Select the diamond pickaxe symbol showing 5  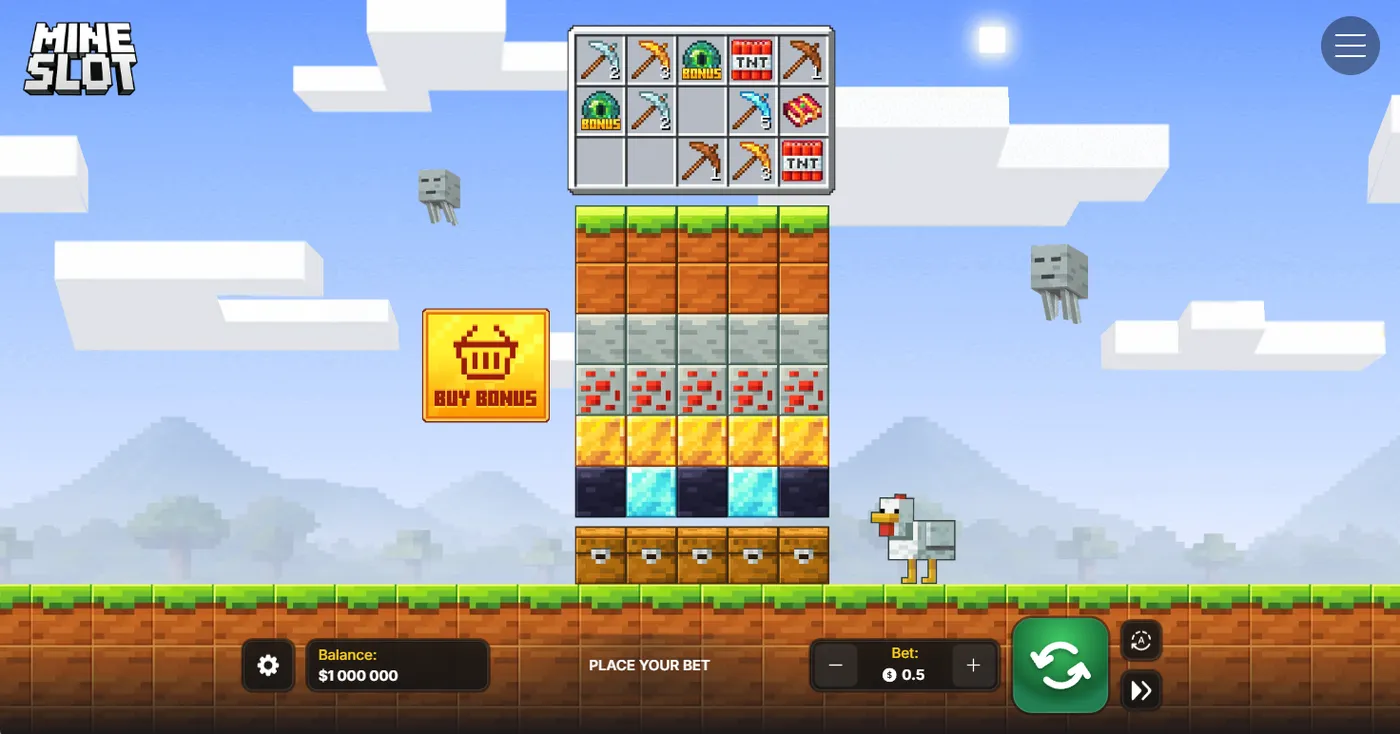coord(752,110)
